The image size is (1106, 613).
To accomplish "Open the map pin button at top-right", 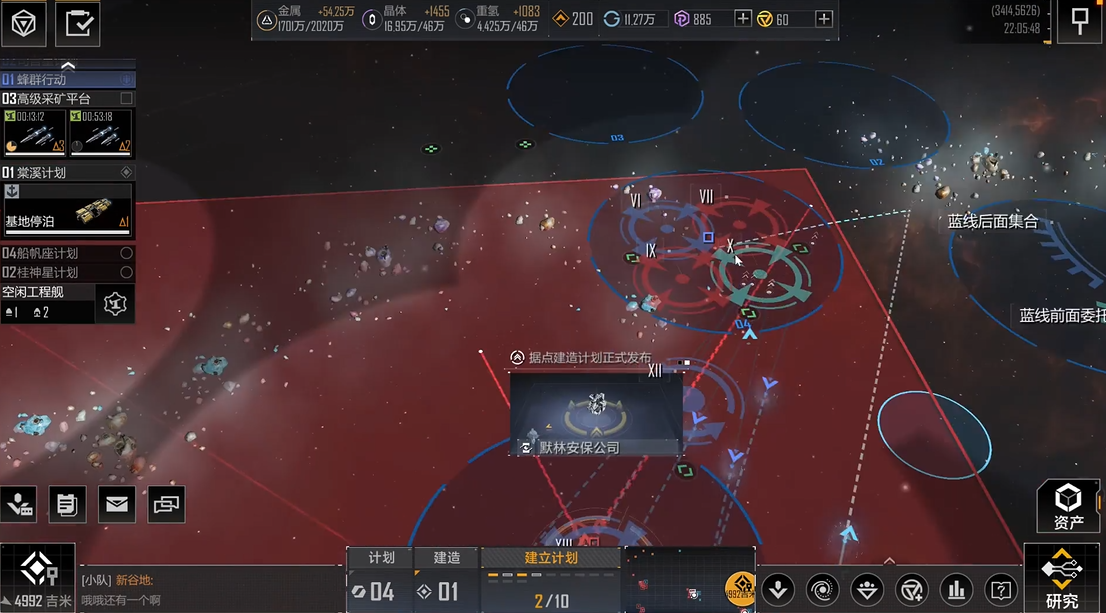I will 1080,22.
